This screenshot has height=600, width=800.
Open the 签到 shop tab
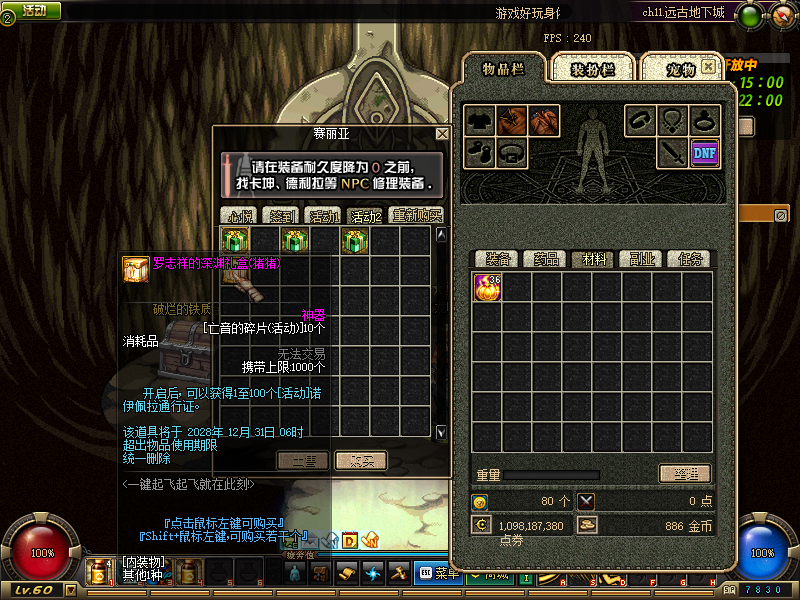281,215
